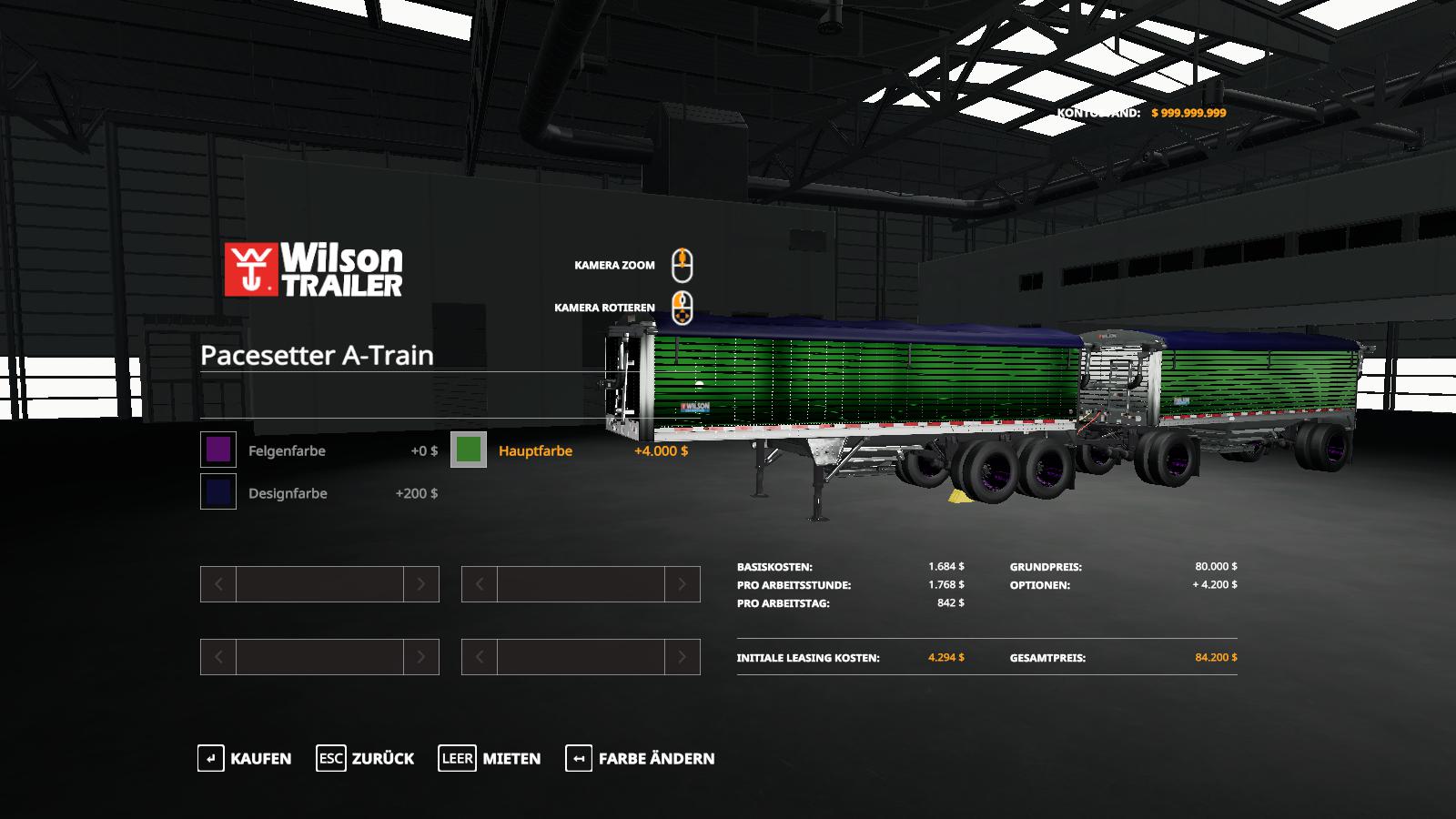Open the Felgenfarbe rim color option

coord(287,450)
